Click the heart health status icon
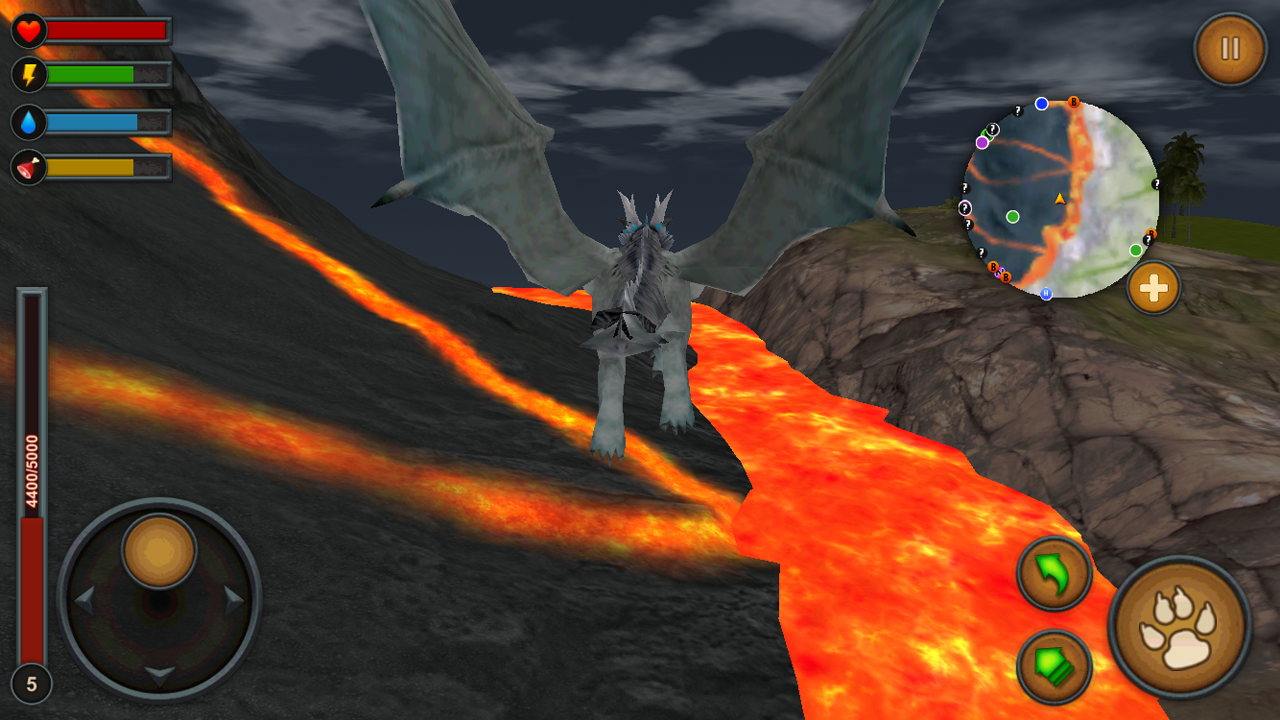 pyautogui.click(x=29, y=31)
